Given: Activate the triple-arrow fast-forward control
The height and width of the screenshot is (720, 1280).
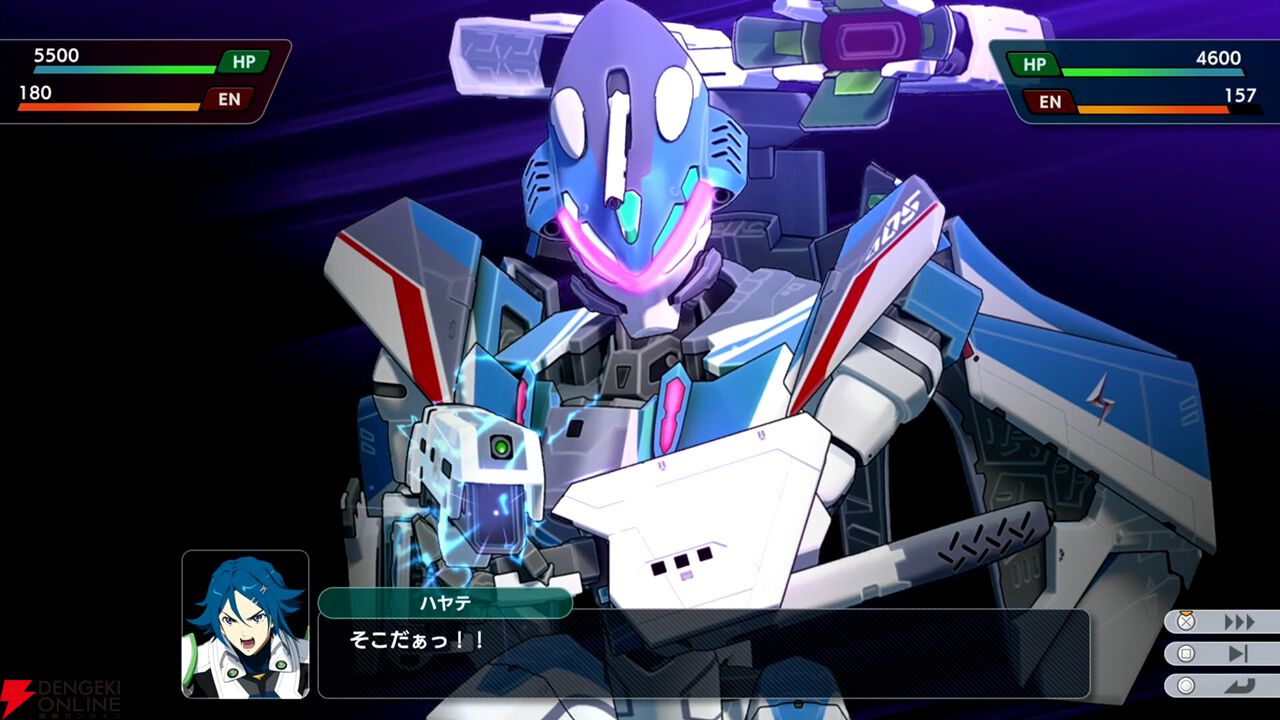Looking at the screenshot, I should point(1238,620).
